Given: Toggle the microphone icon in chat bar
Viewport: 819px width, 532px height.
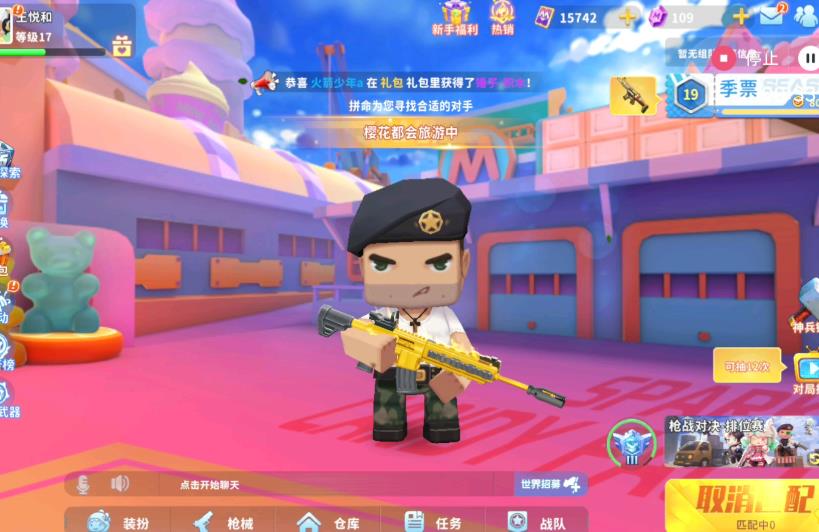Looking at the screenshot, I should click(x=83, y=484).
